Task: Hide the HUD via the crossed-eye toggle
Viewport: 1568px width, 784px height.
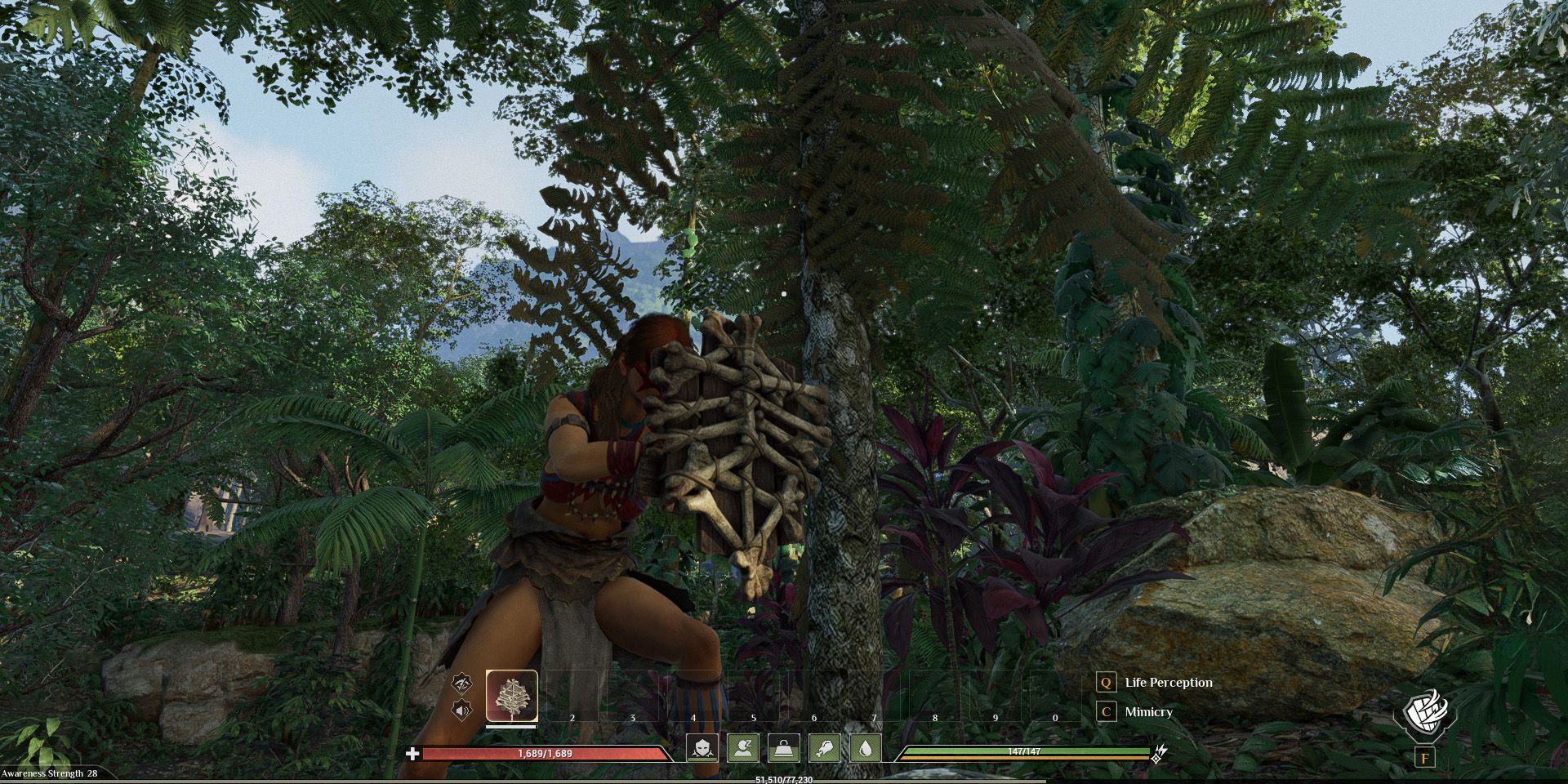Action: [461, 685]
